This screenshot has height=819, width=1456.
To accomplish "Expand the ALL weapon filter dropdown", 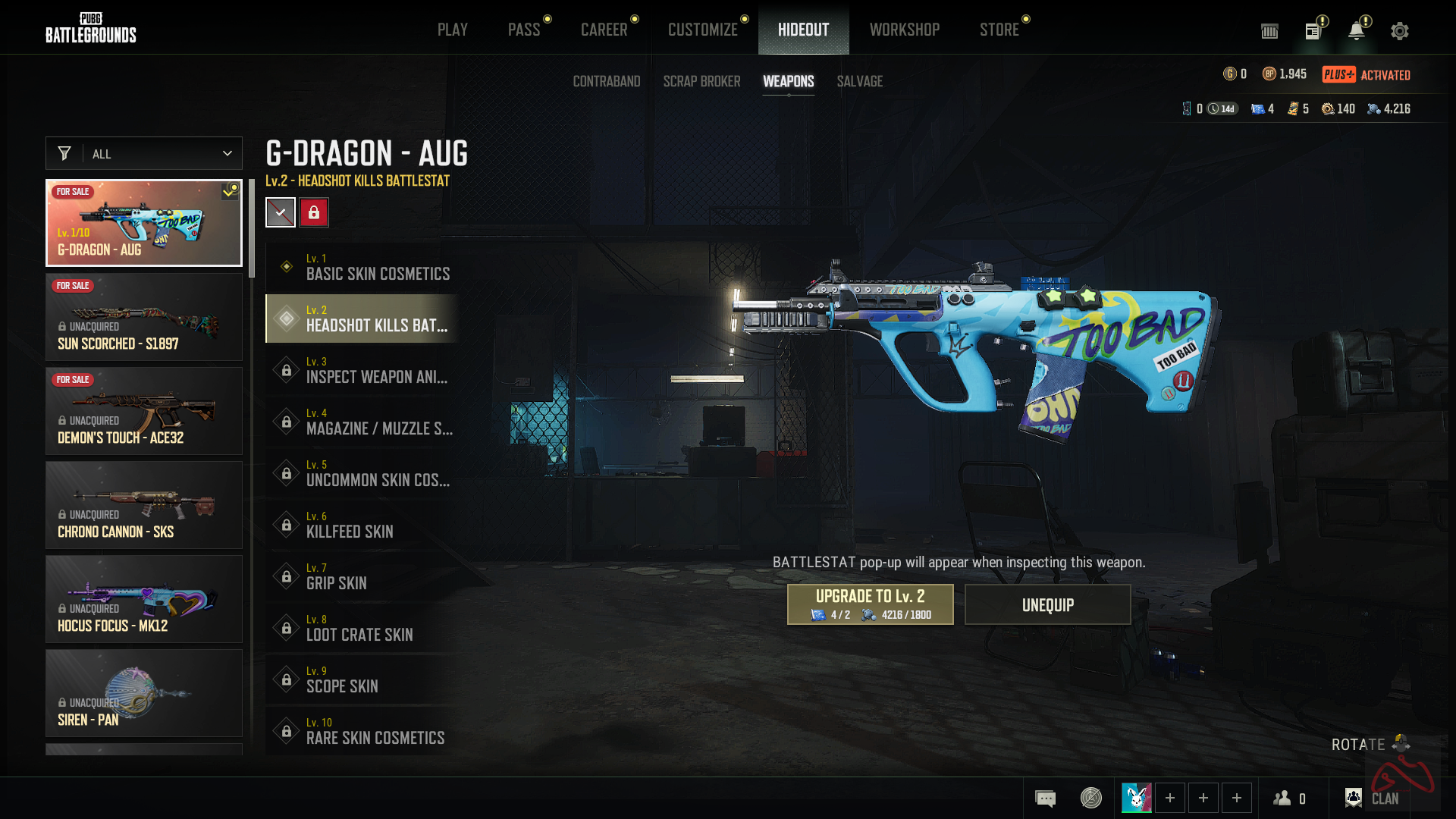I will [144, 154].
